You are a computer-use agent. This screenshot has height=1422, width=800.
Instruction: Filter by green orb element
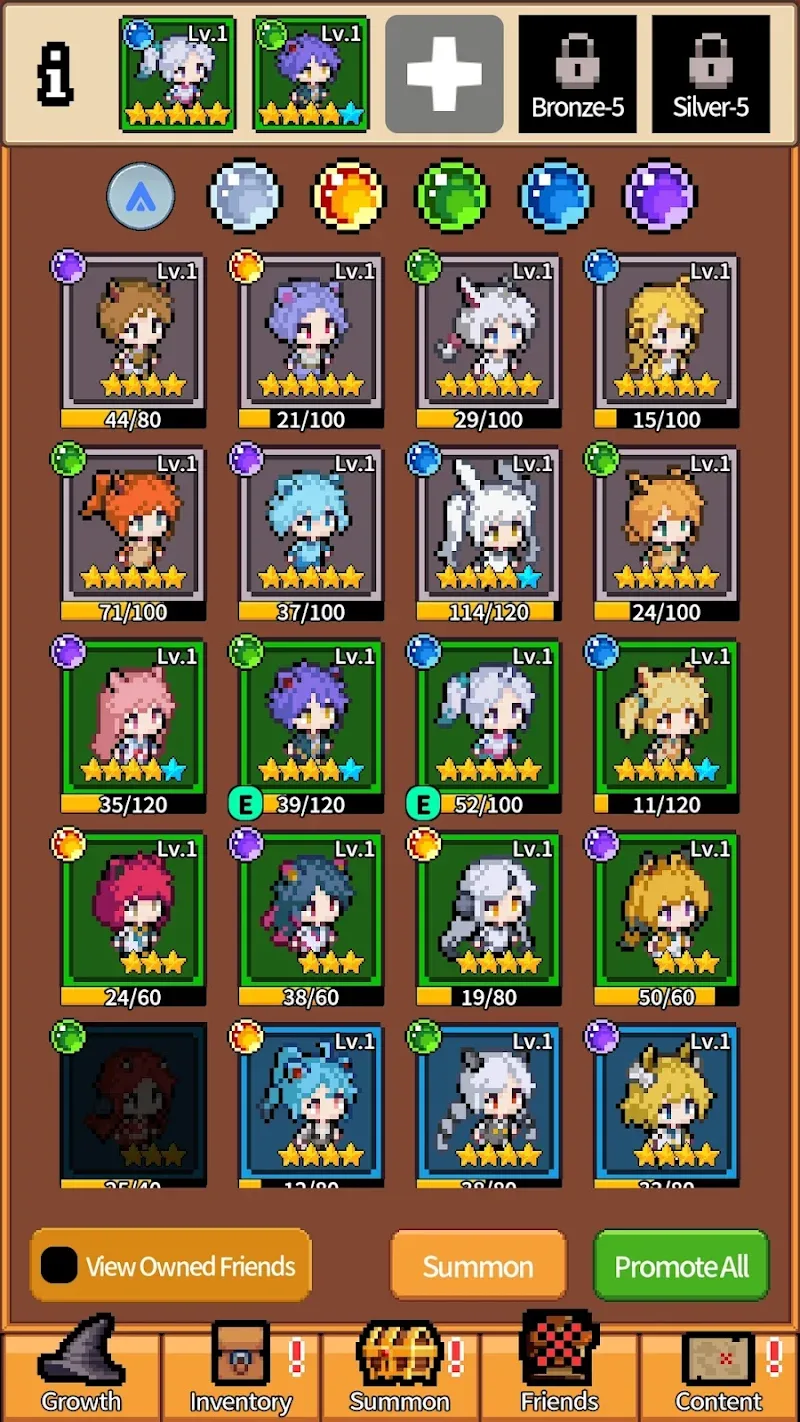(x=452, y=196)
